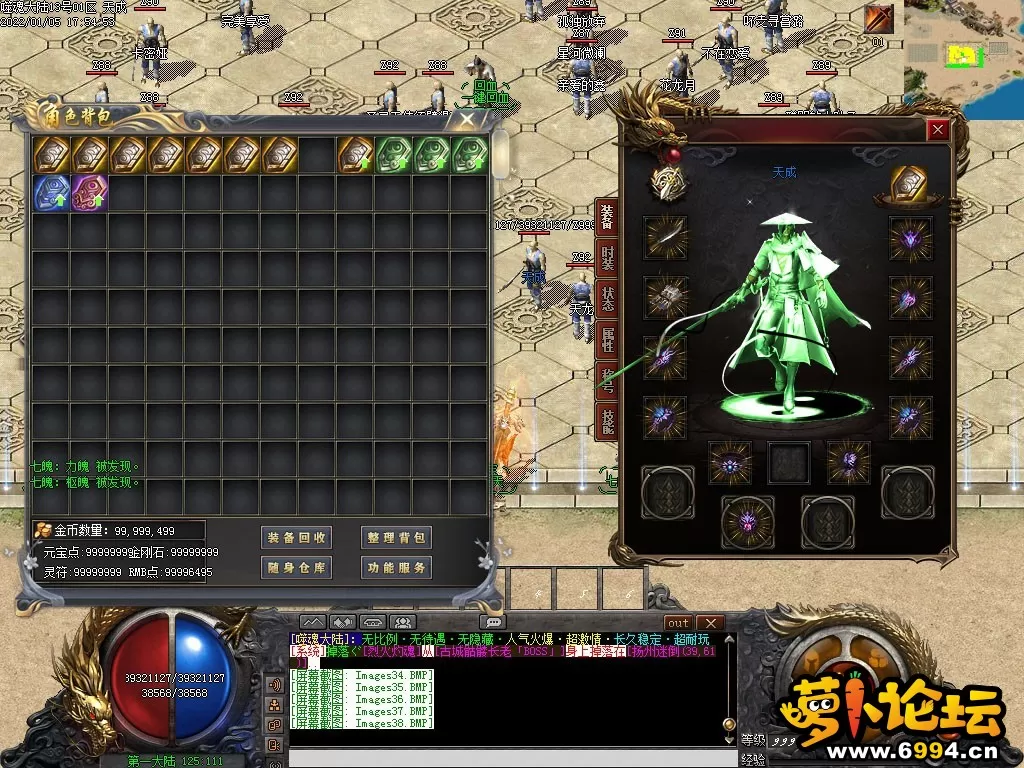Click the out button above chat

(678, 623)
